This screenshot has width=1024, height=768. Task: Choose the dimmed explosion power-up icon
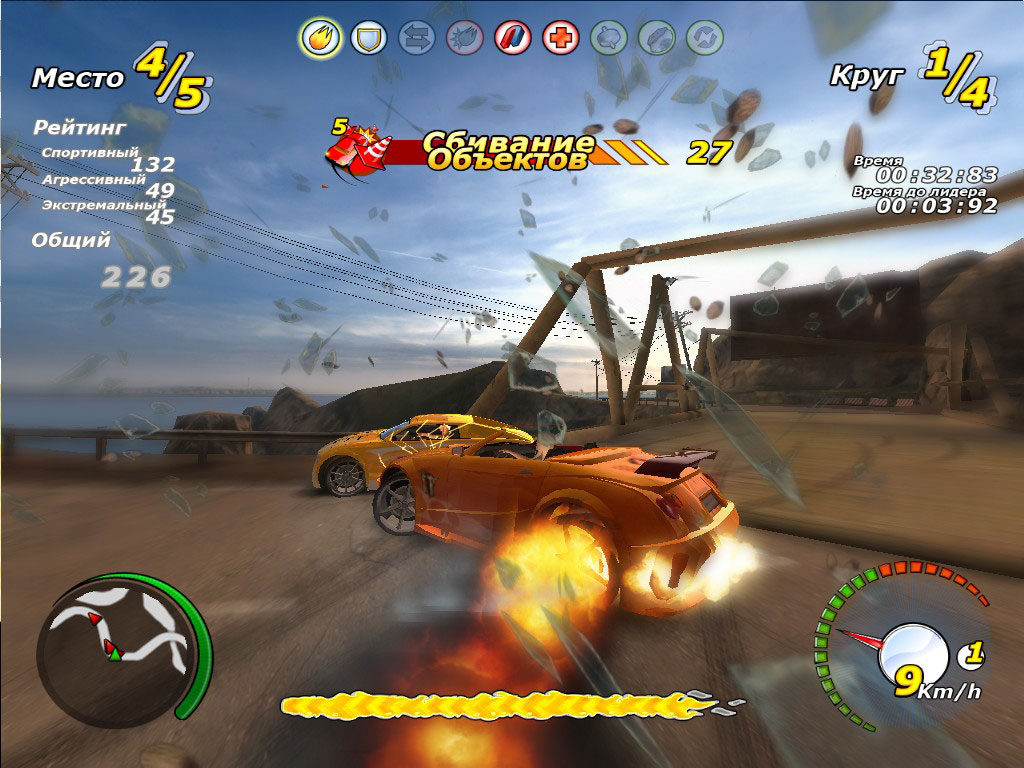(x=464, y=39)
